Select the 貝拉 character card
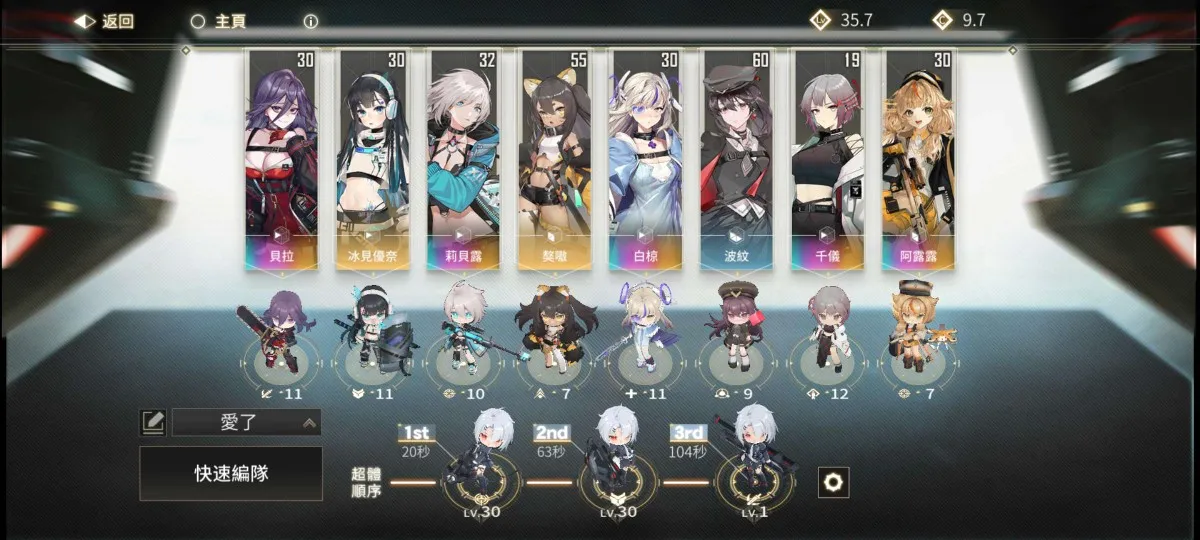The width and height of the screenshot is (1200, 540). (281, 160)
